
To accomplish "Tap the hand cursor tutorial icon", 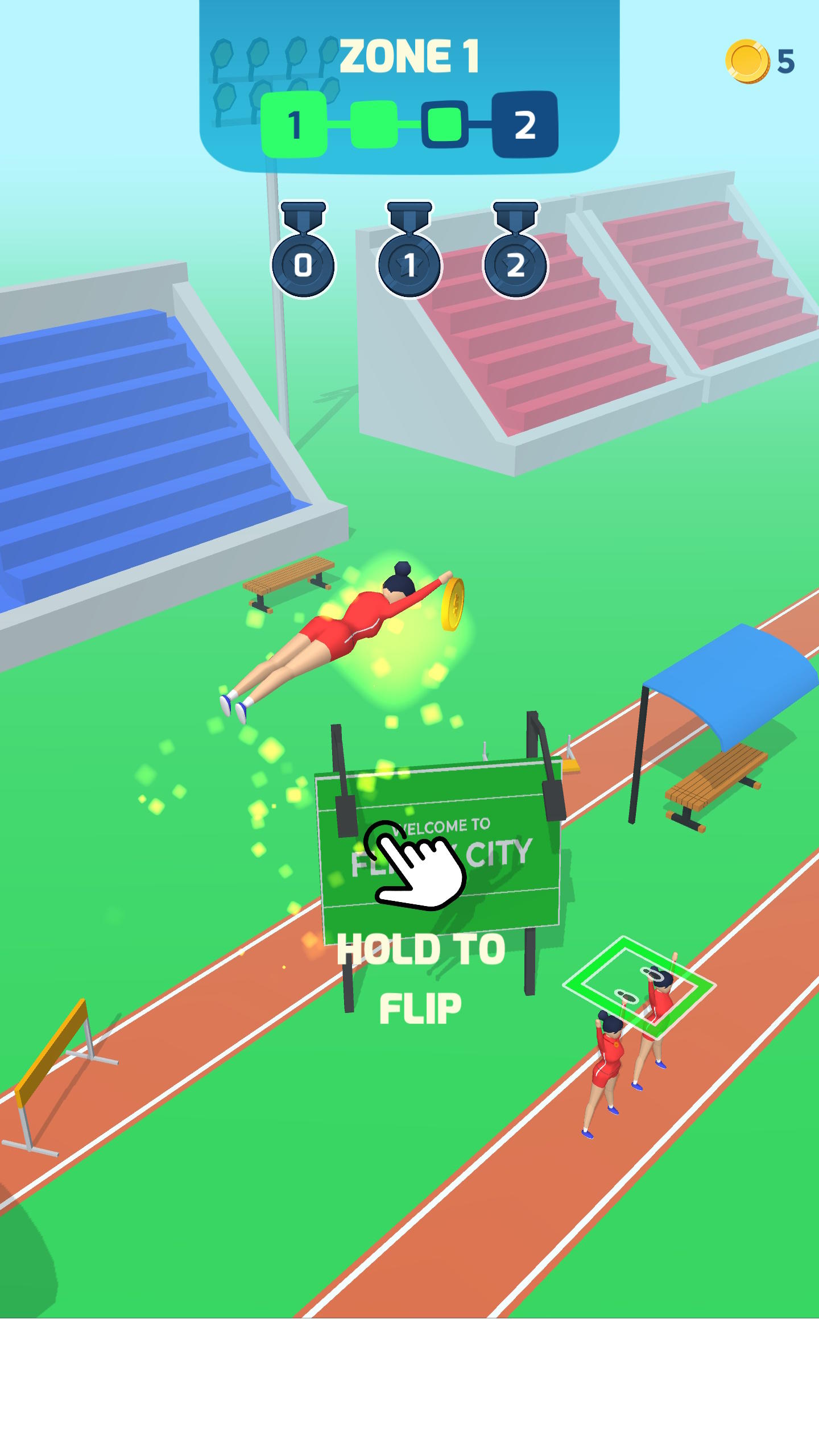I will click(418, 870).
